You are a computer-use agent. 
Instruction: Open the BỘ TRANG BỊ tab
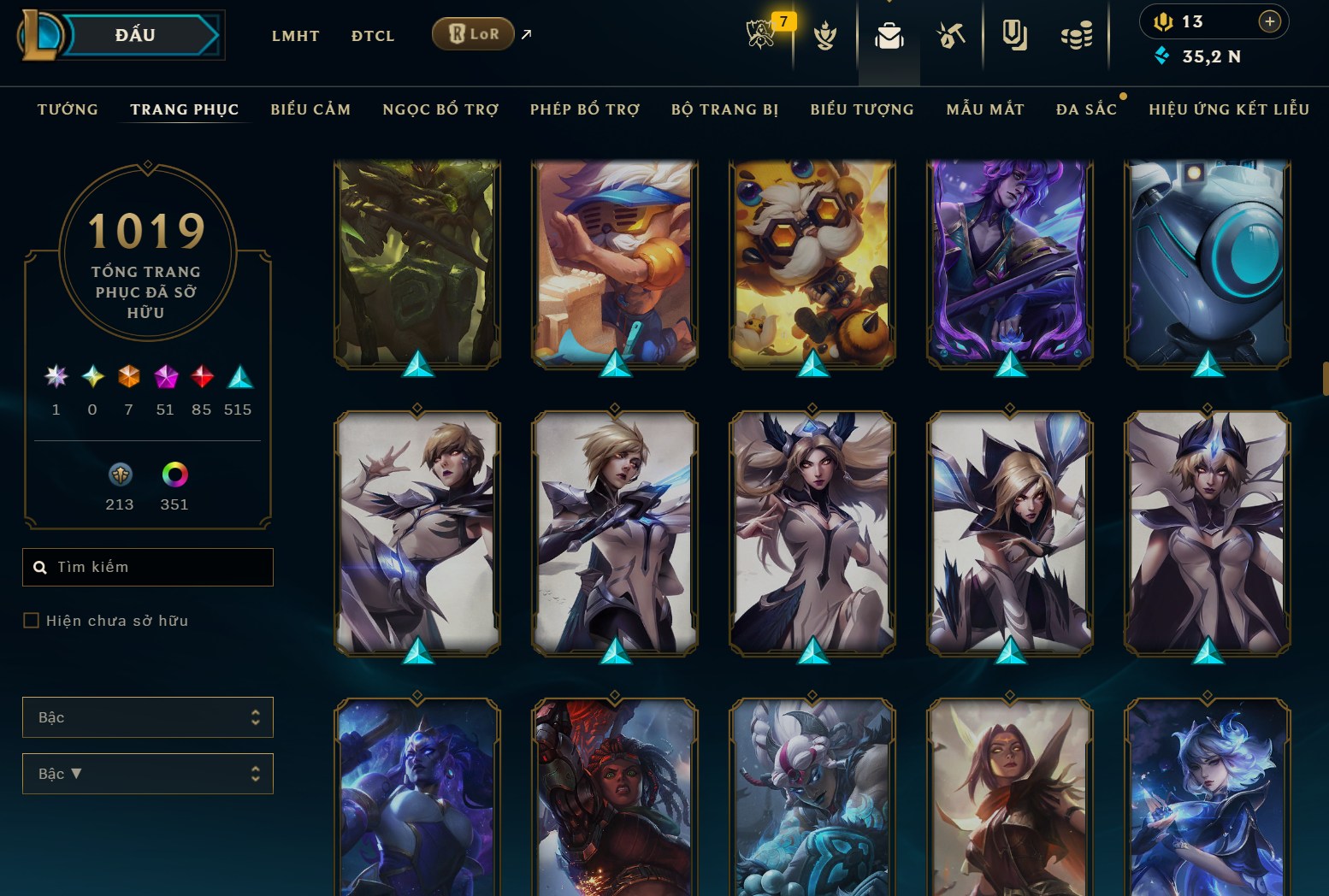coord(724,109)
